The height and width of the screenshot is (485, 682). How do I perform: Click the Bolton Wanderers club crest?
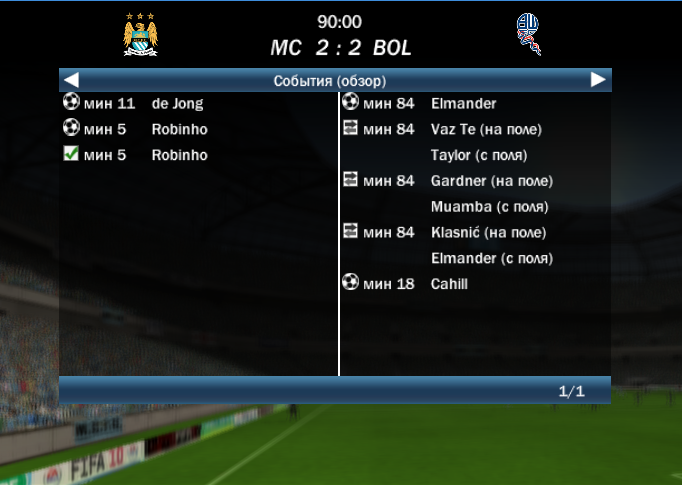click(526, 34)
